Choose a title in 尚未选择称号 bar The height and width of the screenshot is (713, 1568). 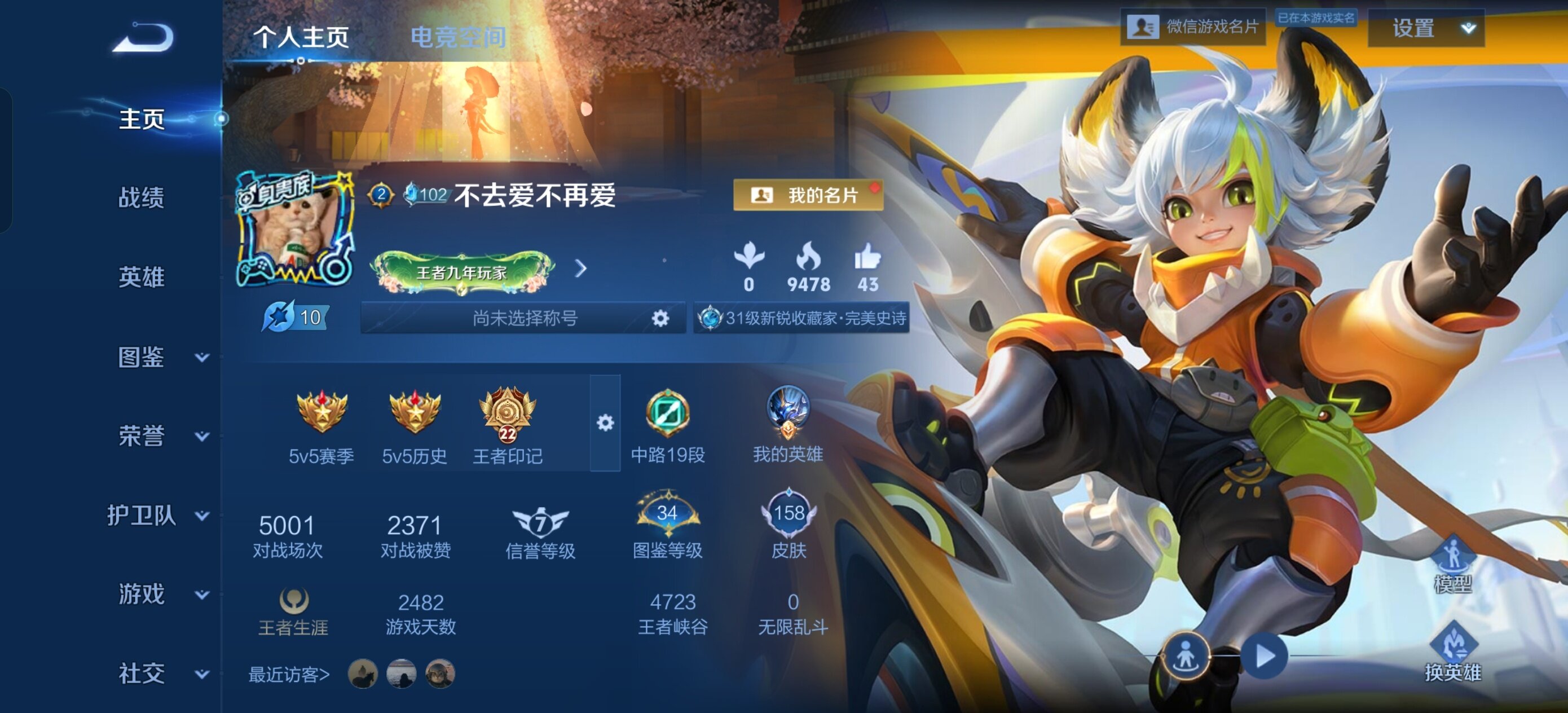point(524,318)
